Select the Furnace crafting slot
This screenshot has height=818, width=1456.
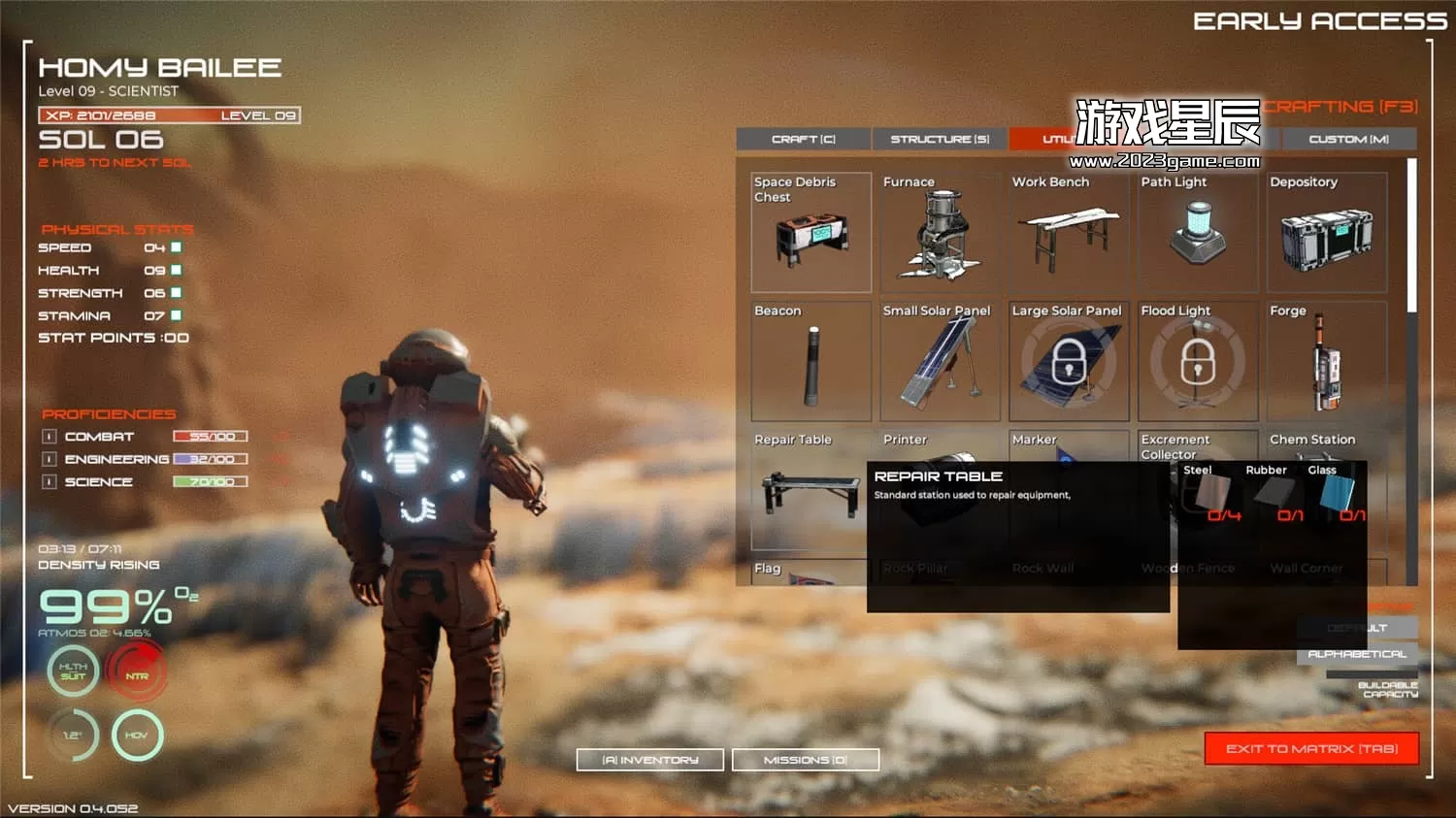point(940,233)
